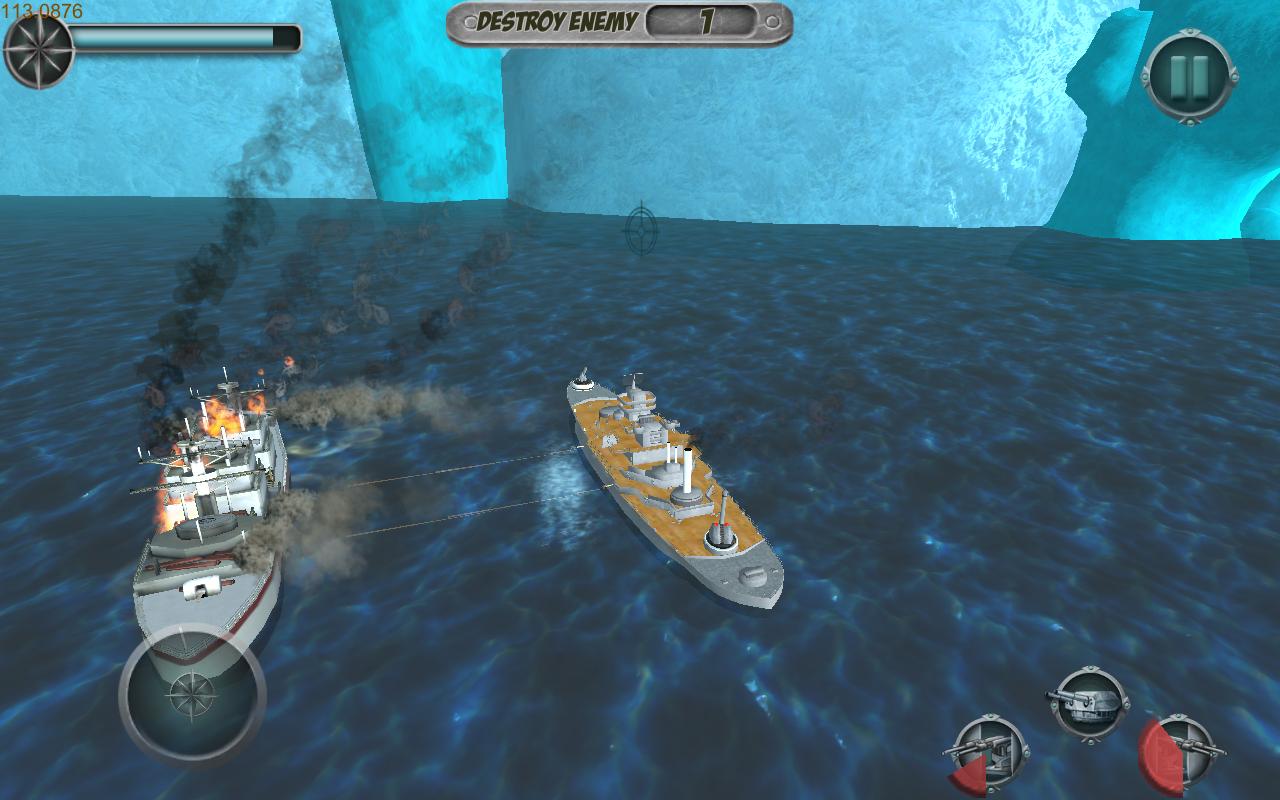Tap the compass rose on the health bar

(x=38, y=46)
